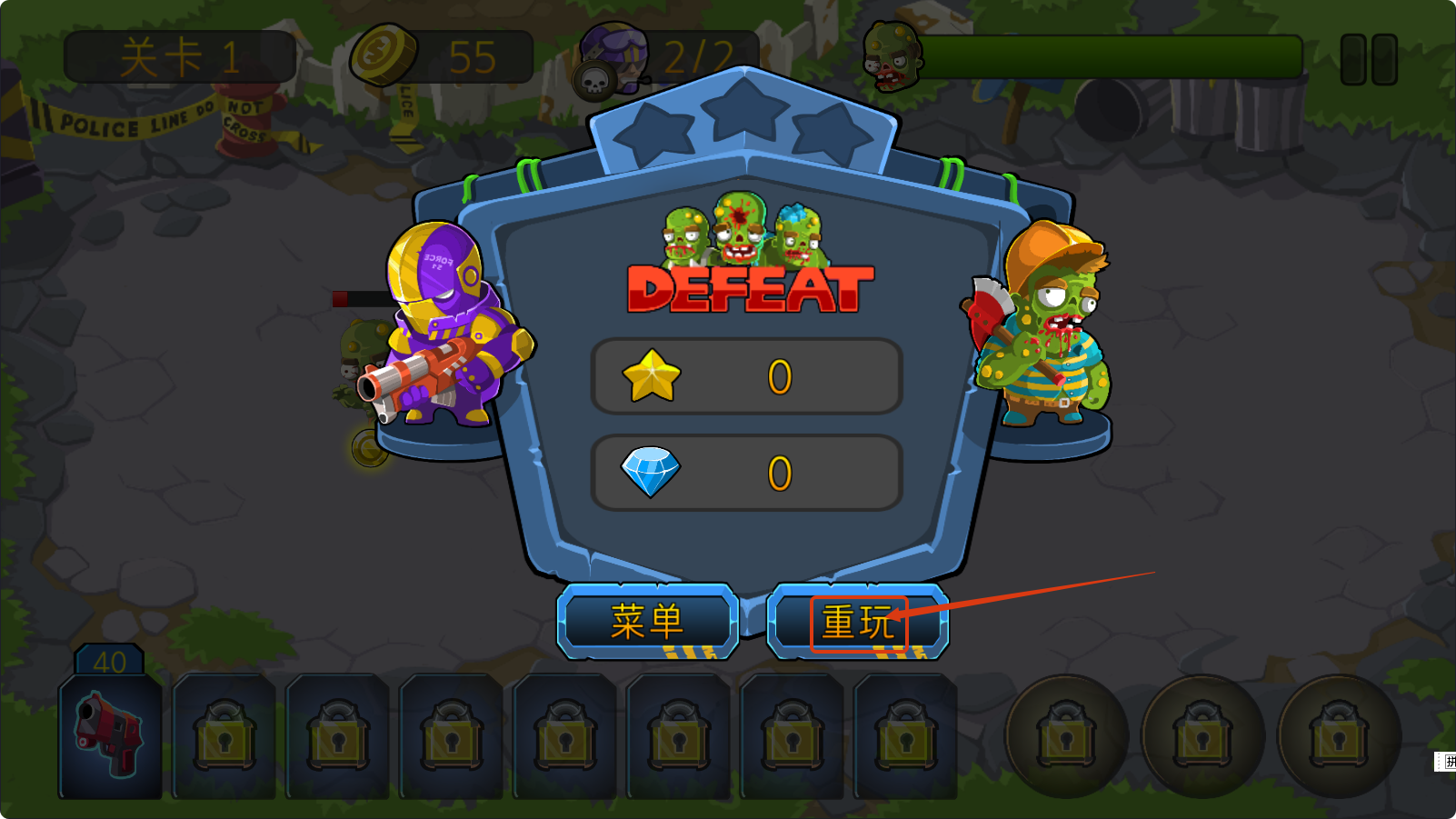Select the red pistol weapon slot
1456x819 pixels.
110,734
